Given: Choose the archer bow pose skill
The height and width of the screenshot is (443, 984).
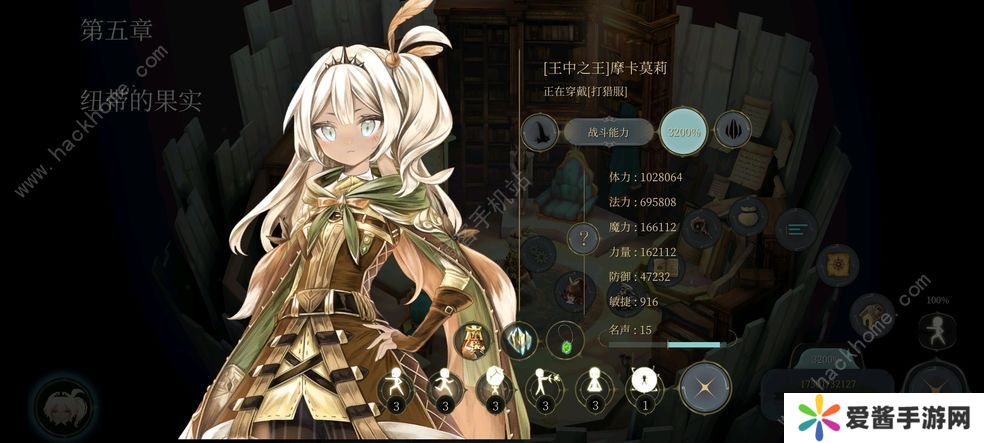Looking at the screenshot, I should tap(543, 387).
